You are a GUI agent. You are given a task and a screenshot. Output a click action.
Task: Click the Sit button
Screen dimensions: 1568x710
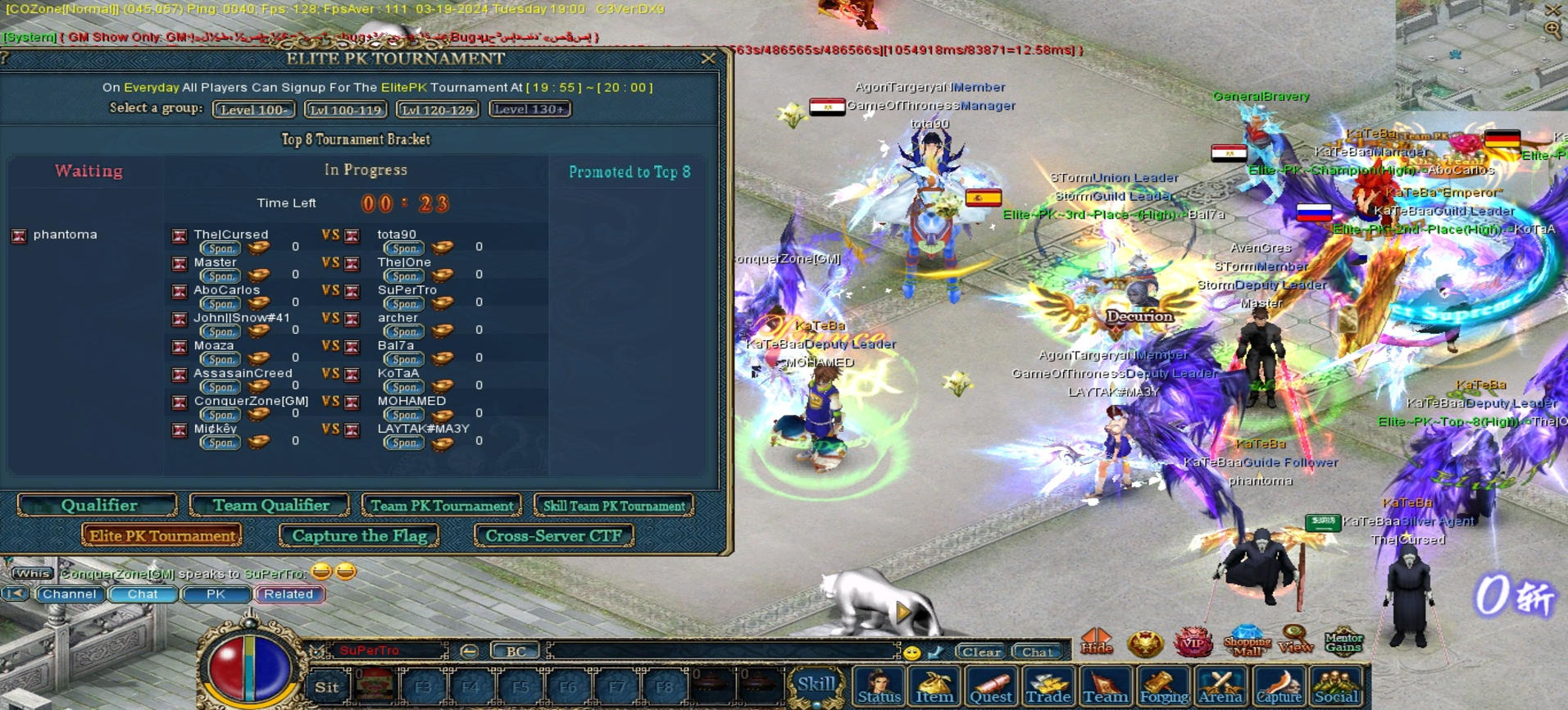click(327, 687)
